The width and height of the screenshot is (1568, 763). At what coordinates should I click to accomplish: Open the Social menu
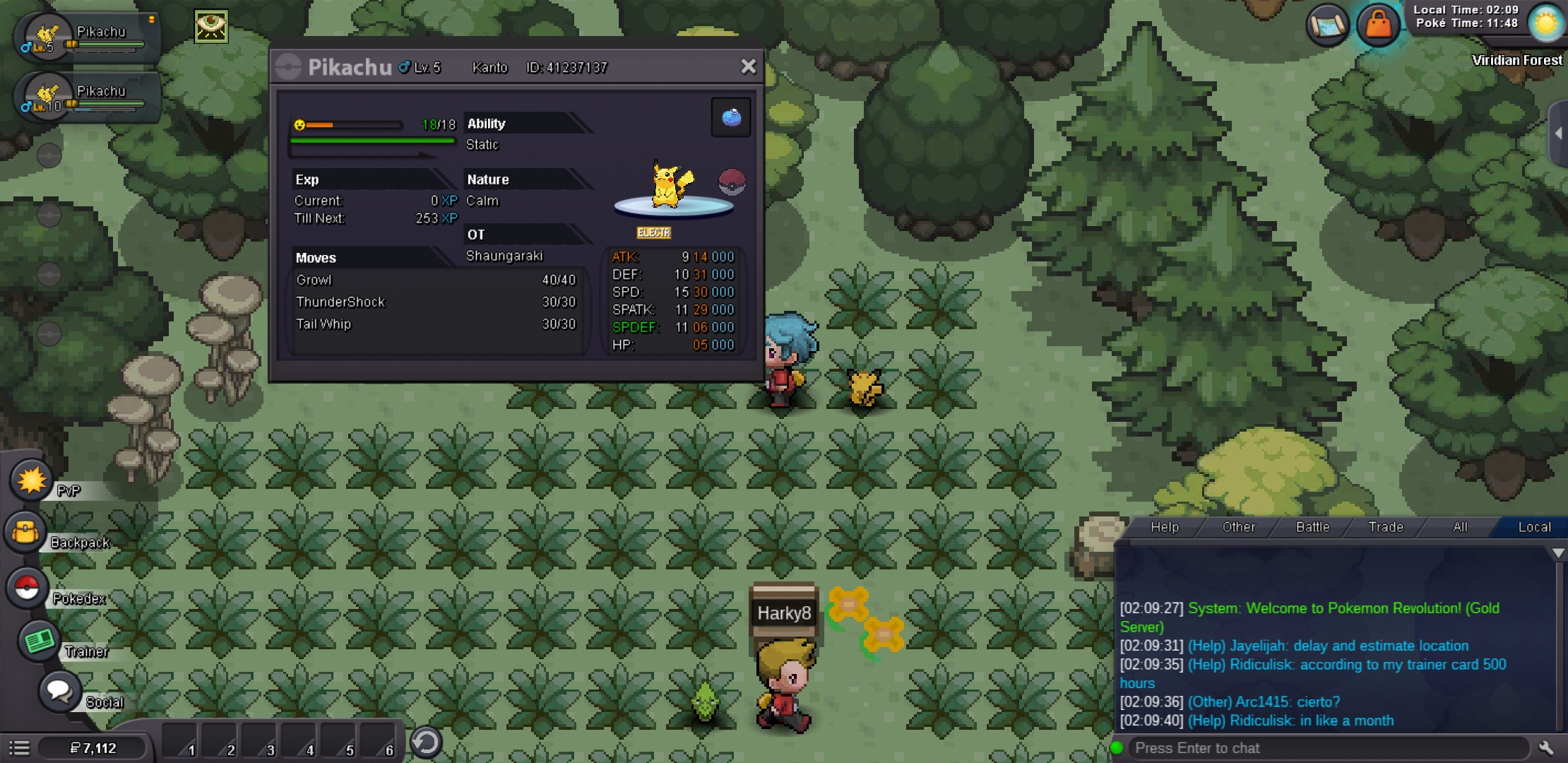click(59, 691)
